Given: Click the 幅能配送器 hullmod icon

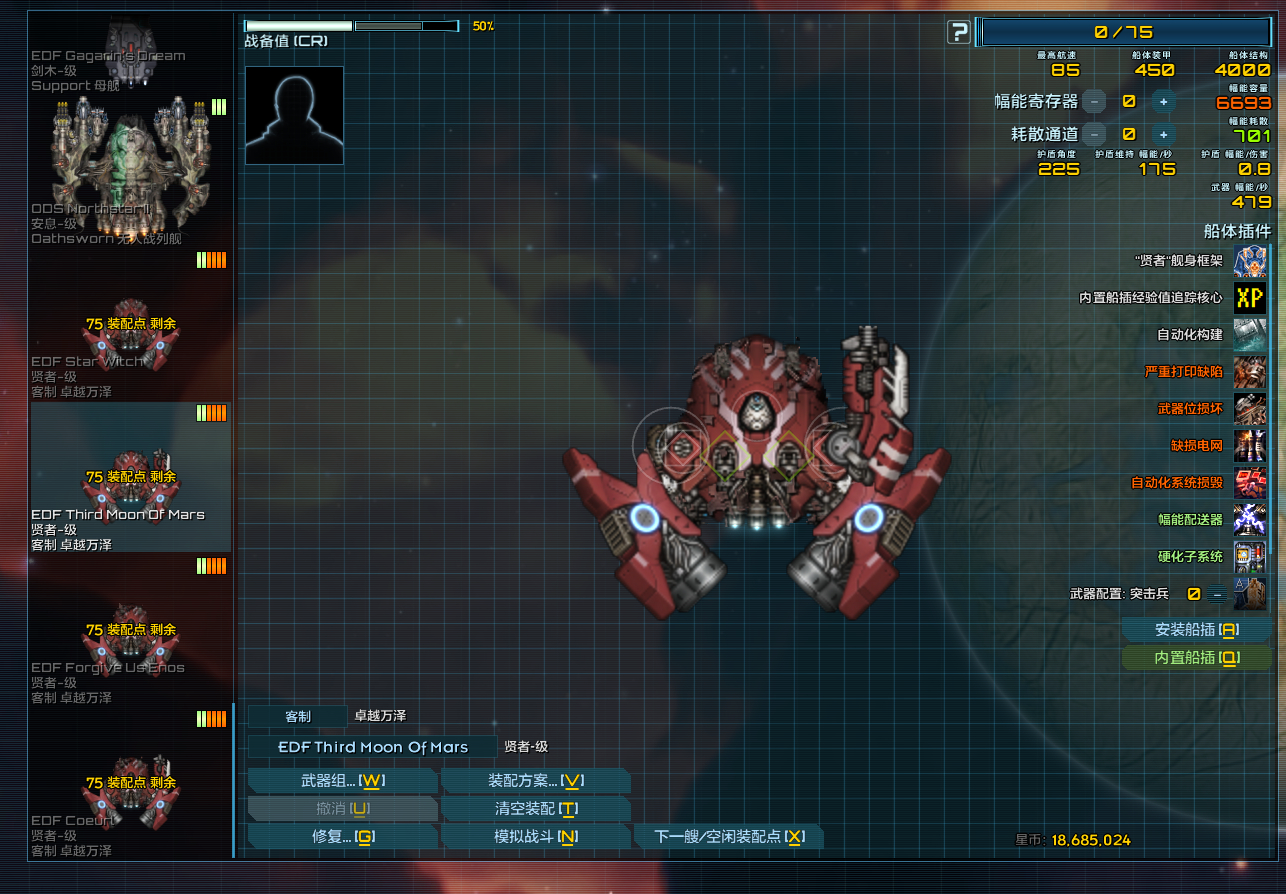Looking at the screenshot, I should [x=1249, y=519].
